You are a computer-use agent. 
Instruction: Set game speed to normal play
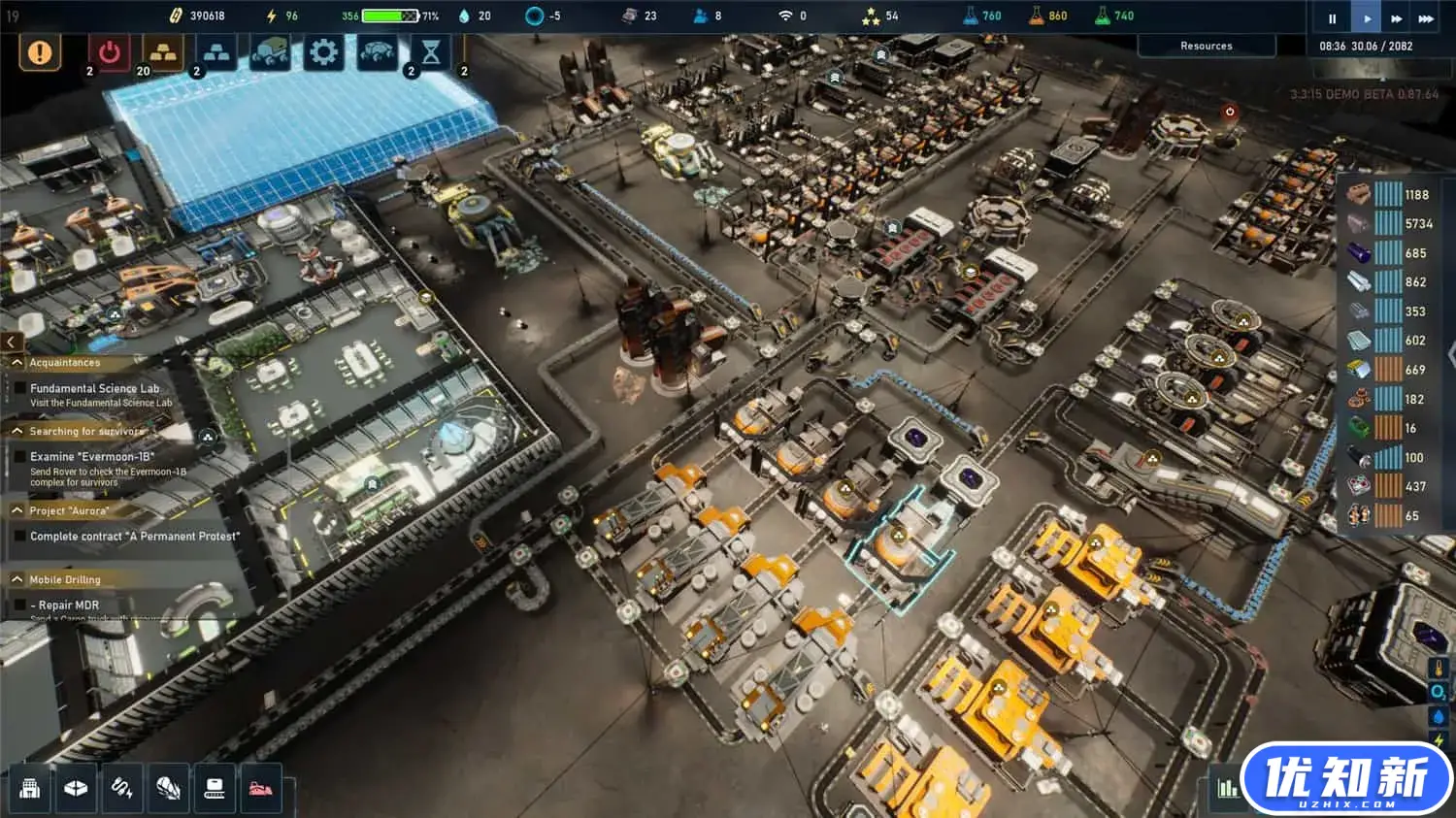point(1367,18)
